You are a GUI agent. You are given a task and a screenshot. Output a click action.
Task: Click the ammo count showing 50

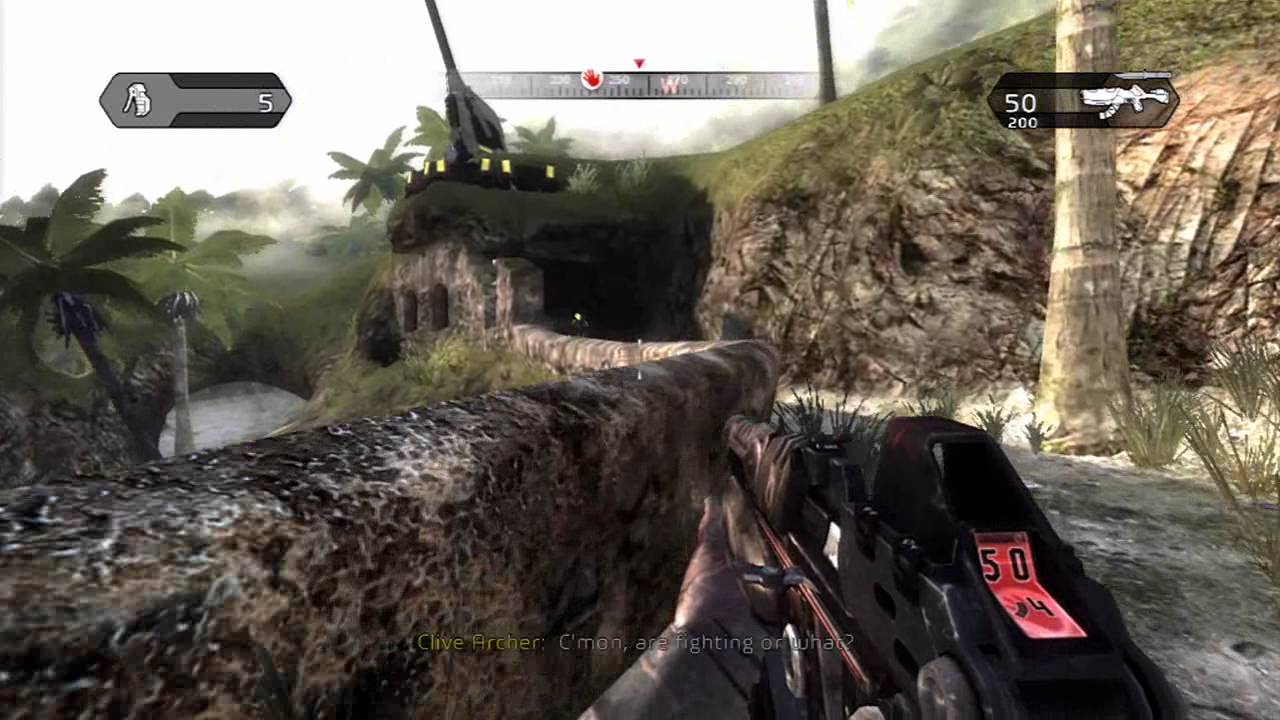click(x=1020, y=103)
